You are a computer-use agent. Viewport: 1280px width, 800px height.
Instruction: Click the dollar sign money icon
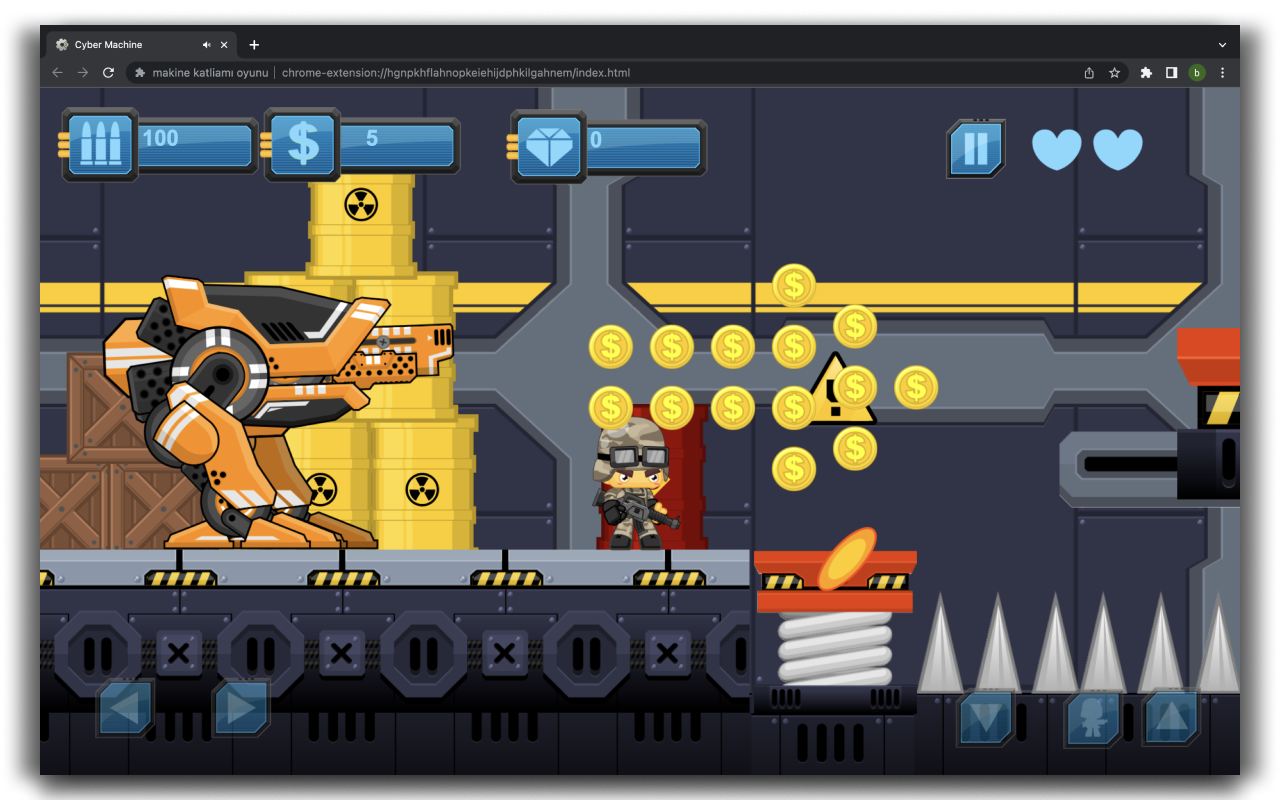[302, 144]
